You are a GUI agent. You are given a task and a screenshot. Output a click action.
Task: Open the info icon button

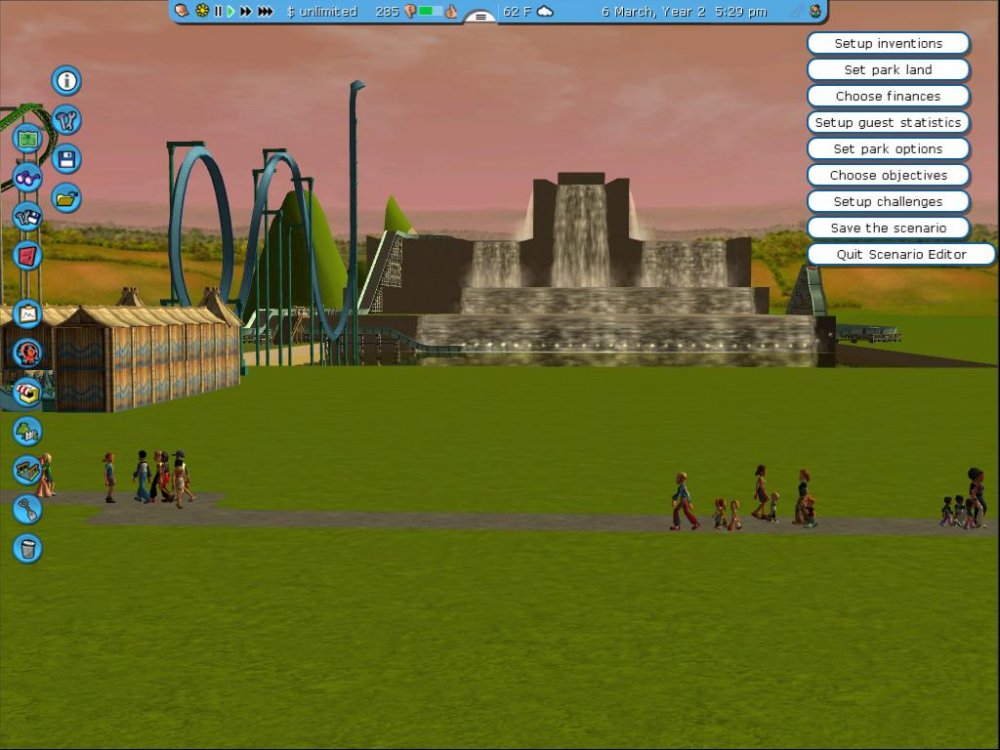tap(66, 81)
